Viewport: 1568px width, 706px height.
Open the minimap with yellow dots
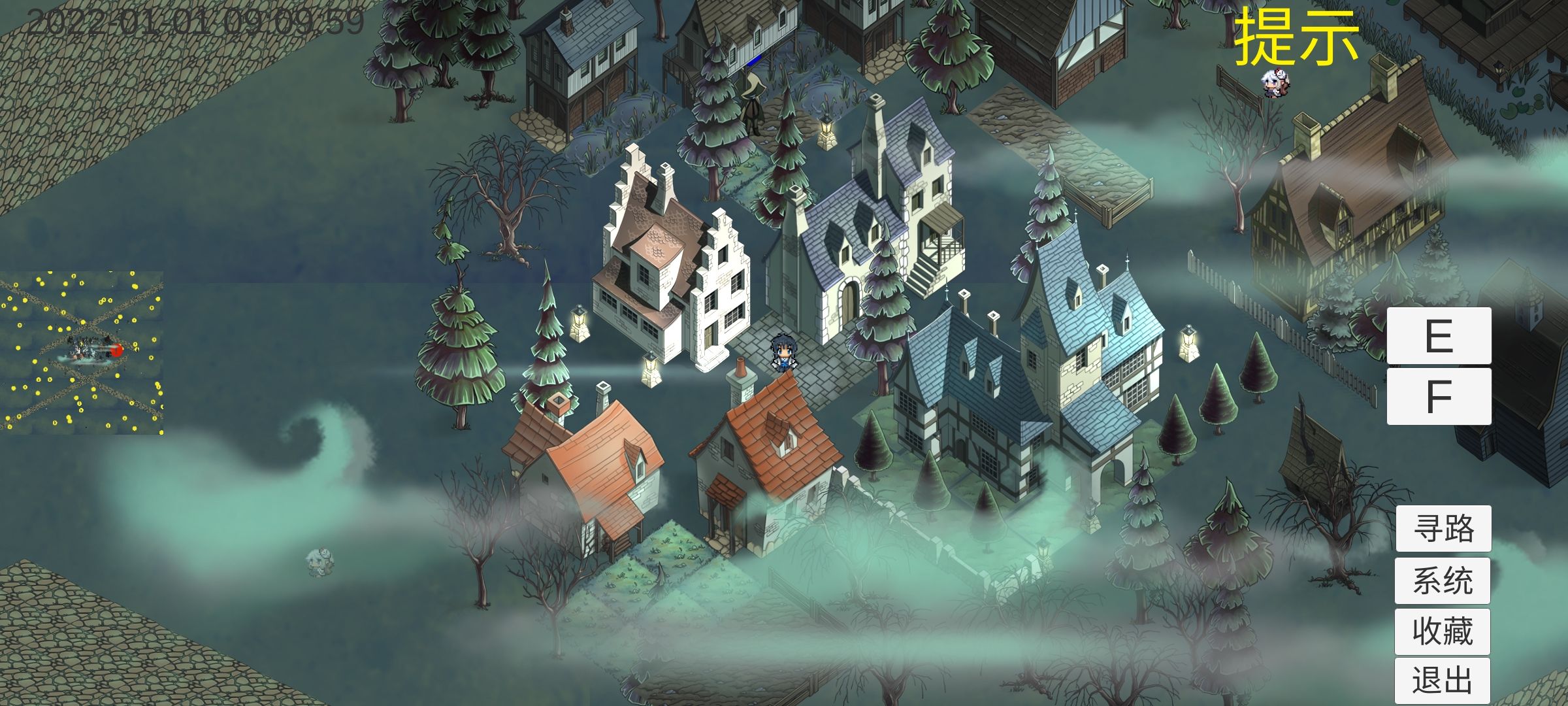[82, 352]
